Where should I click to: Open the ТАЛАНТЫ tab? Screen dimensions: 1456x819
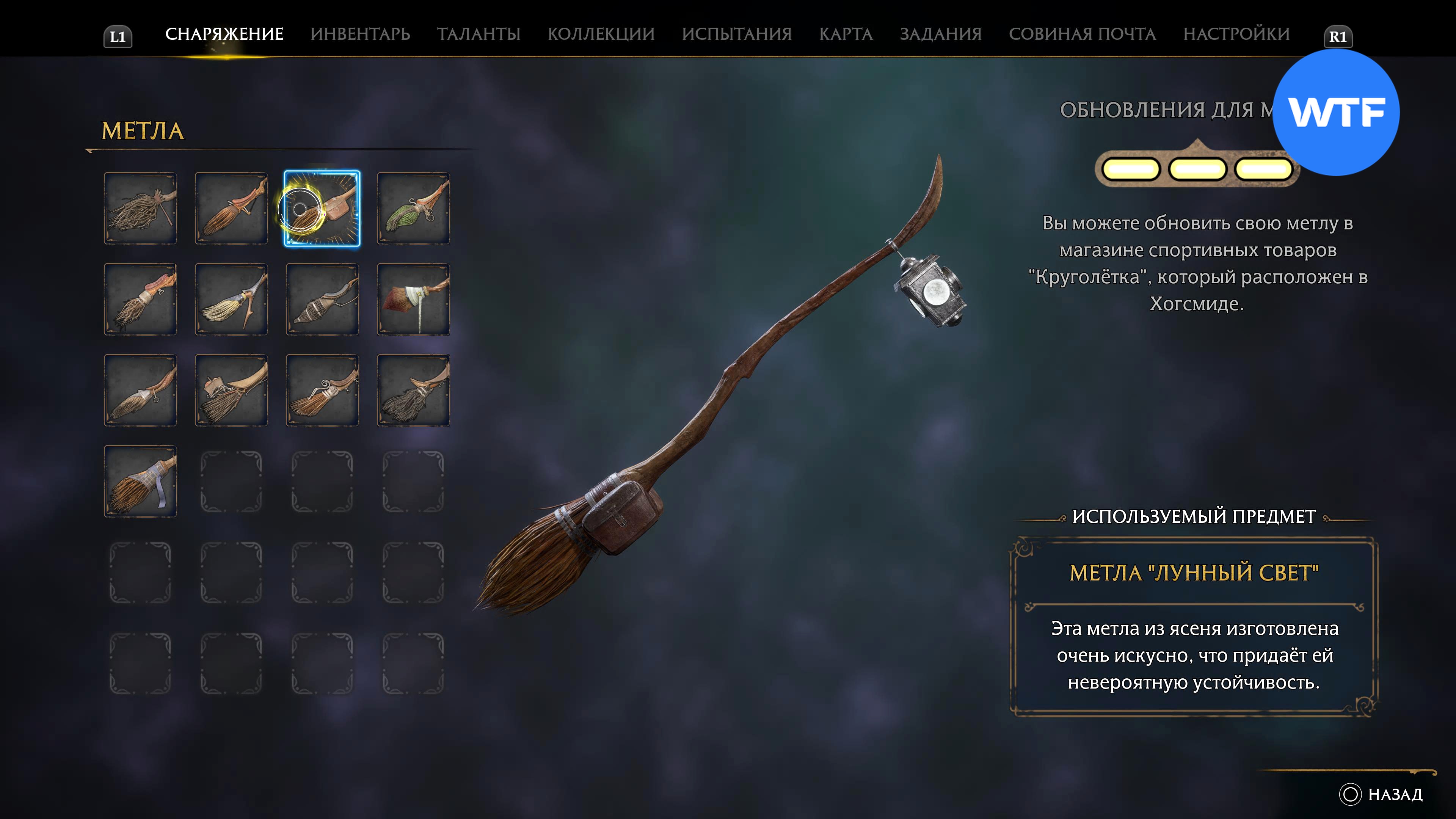click(478, 34)
